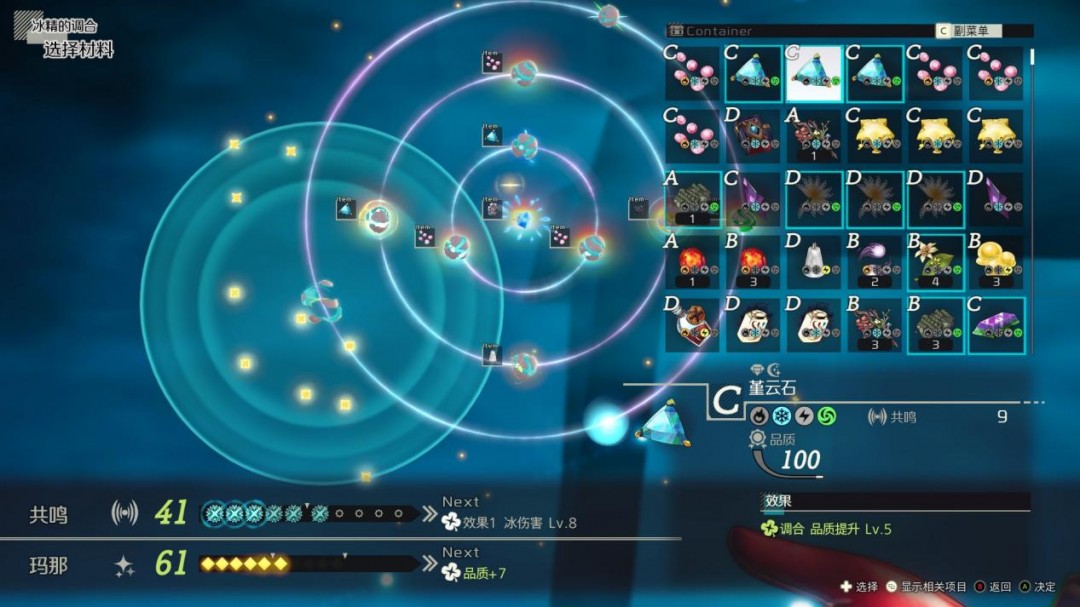The width and height of the screenshot is (1080, 607).
Task: Pick the A-rank grey ore material
Action: [693, 199]
